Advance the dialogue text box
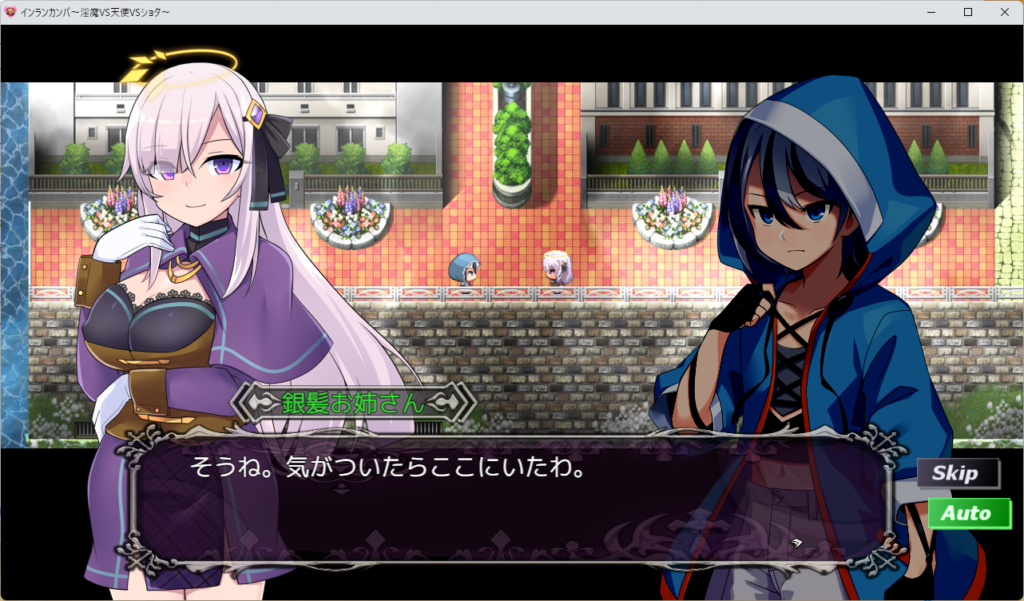The height and width of the screenshot is (601, 1024). pos(510,500)
